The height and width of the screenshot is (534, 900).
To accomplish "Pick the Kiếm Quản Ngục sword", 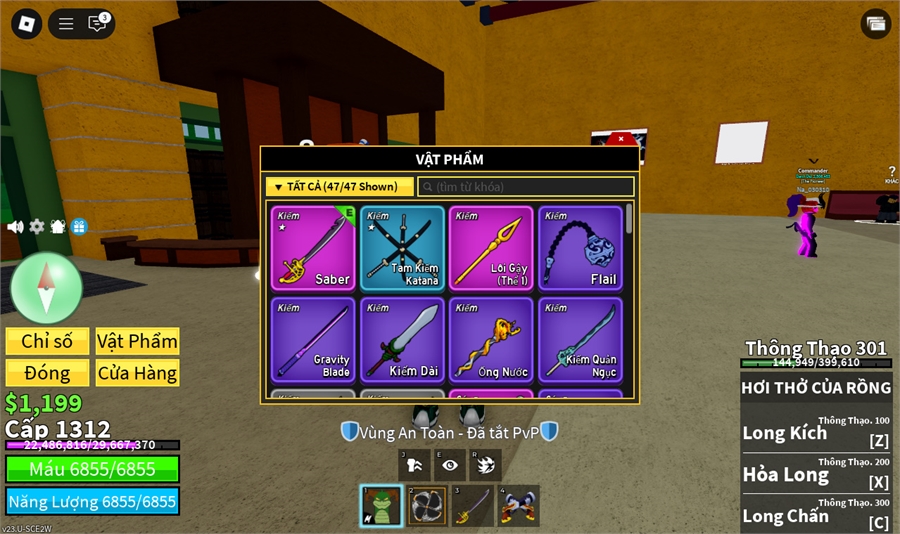I will tap(580, 339).
